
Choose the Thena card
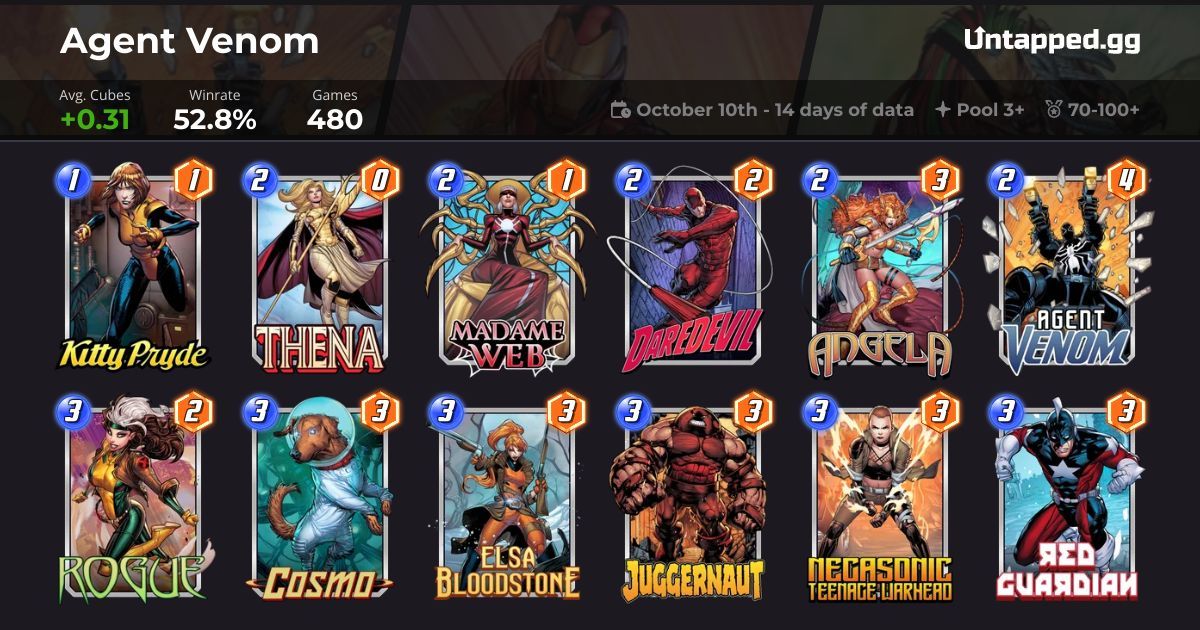320,270
